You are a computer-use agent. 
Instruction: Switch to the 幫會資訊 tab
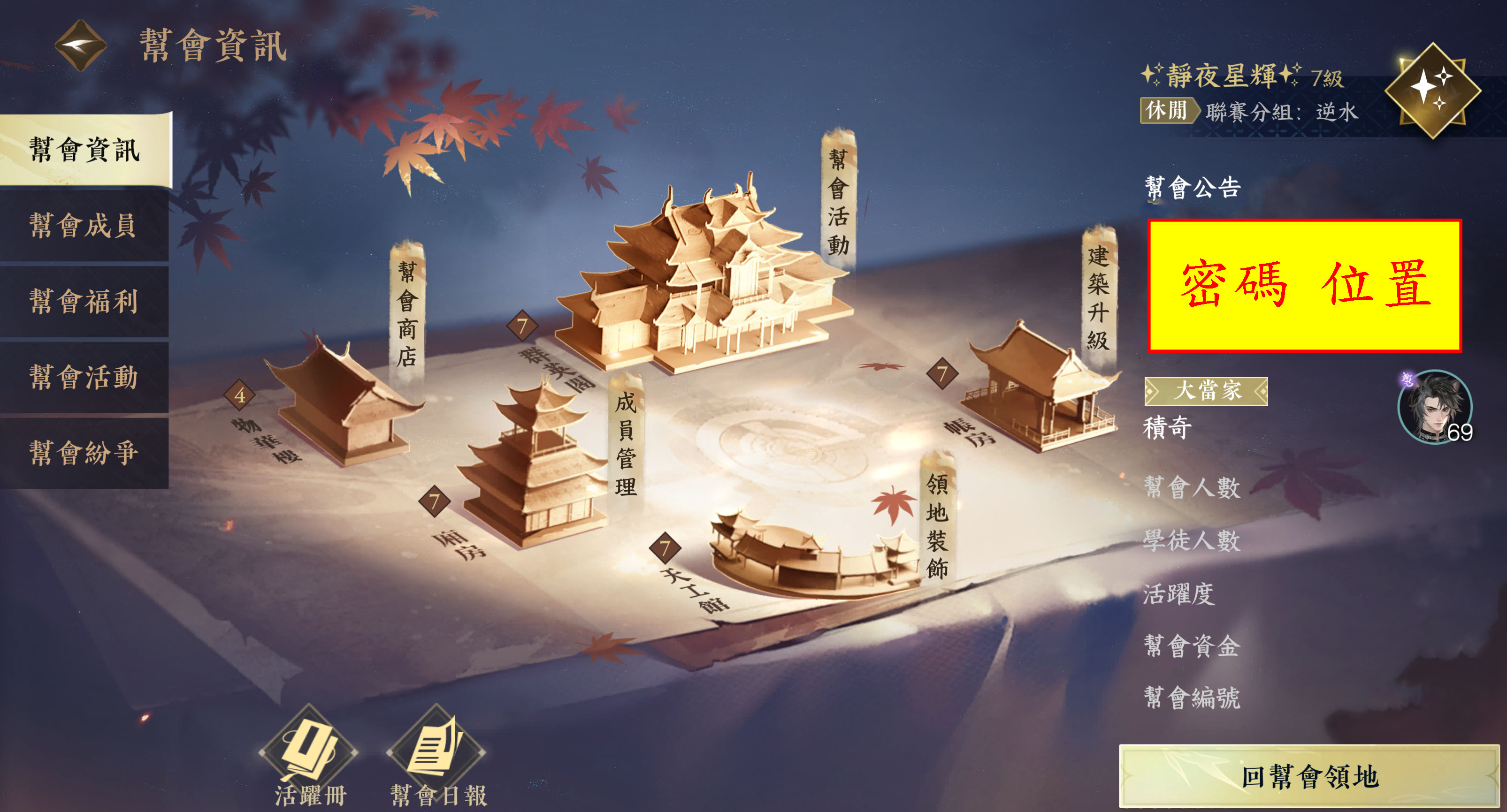85,150
